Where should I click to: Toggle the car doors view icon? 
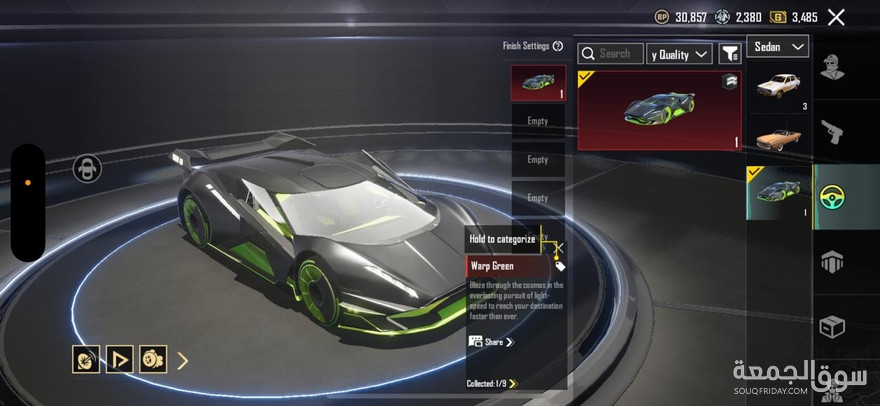[x=87, y=169]
